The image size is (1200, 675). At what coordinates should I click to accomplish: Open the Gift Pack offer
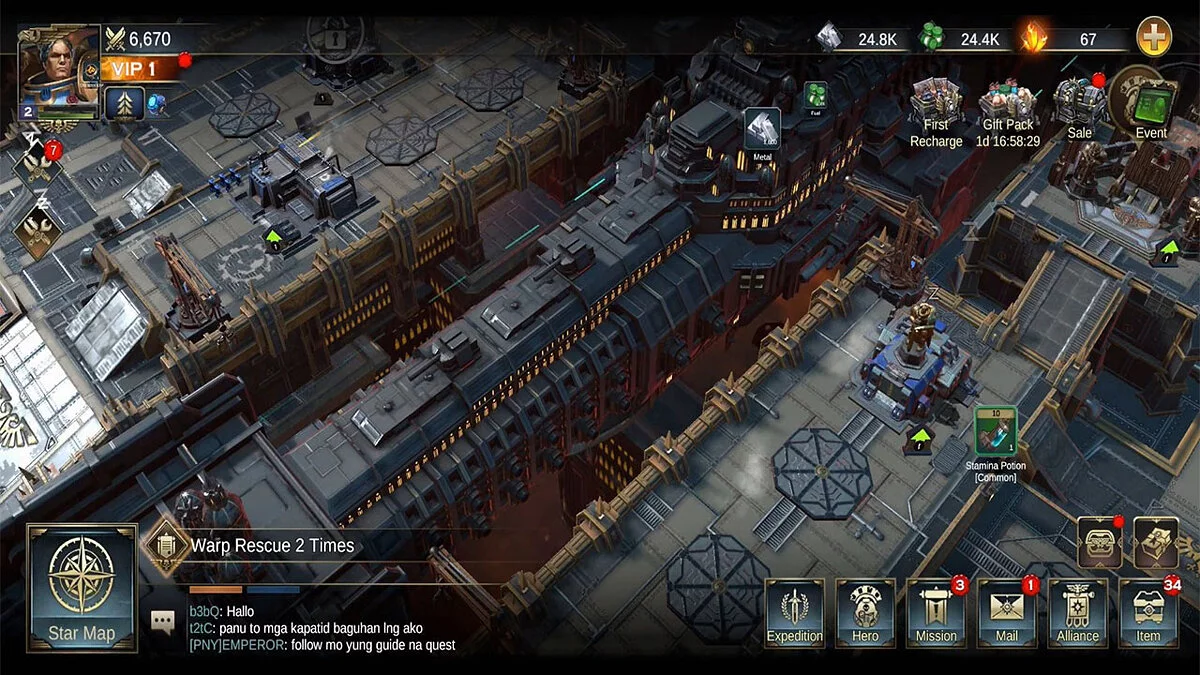coord(1007,112)
